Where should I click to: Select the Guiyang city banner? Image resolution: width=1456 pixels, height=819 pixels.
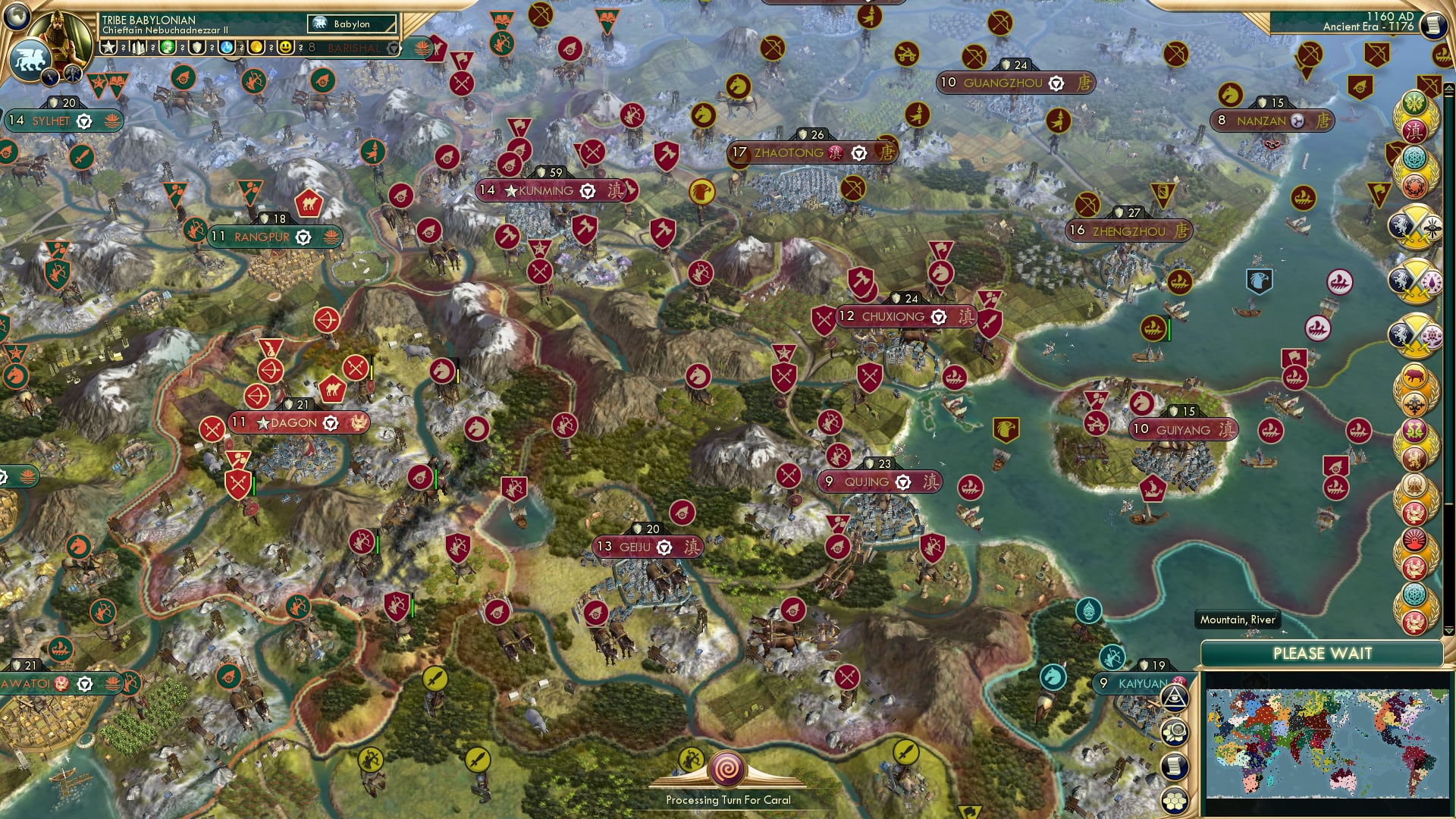(x=1181, y=429)
